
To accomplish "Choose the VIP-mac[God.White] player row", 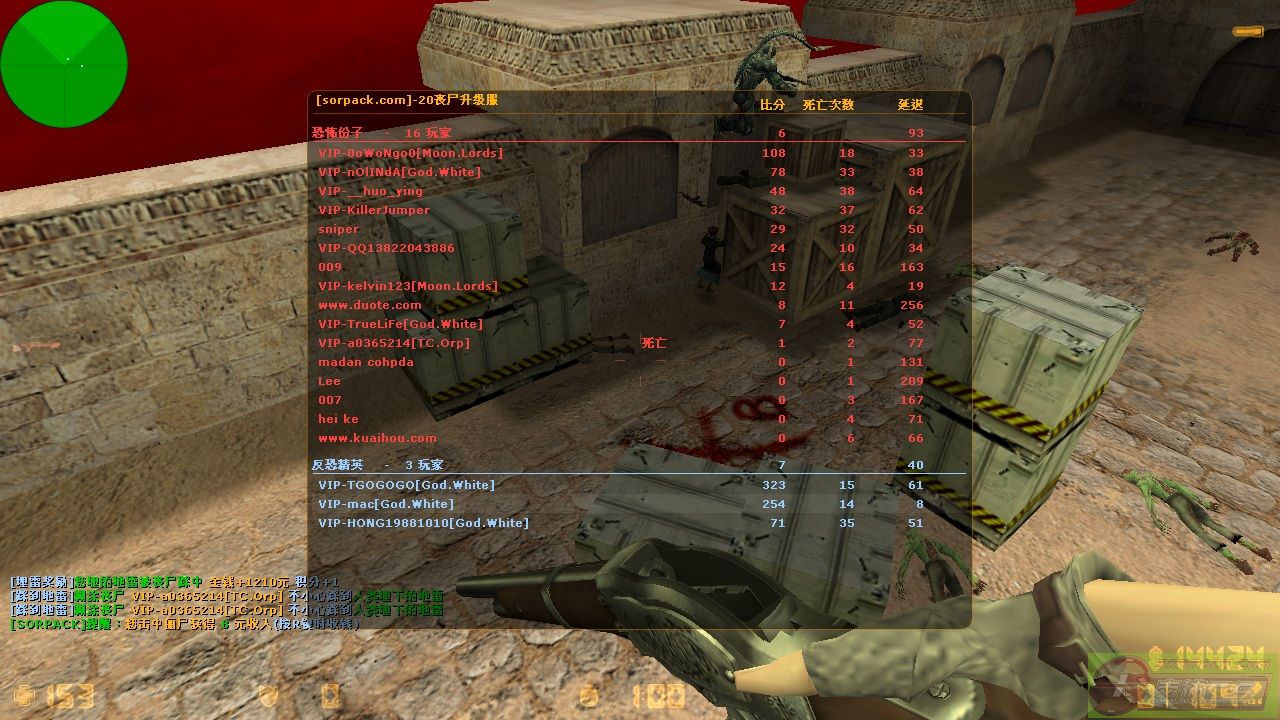I will coord(385,504).
